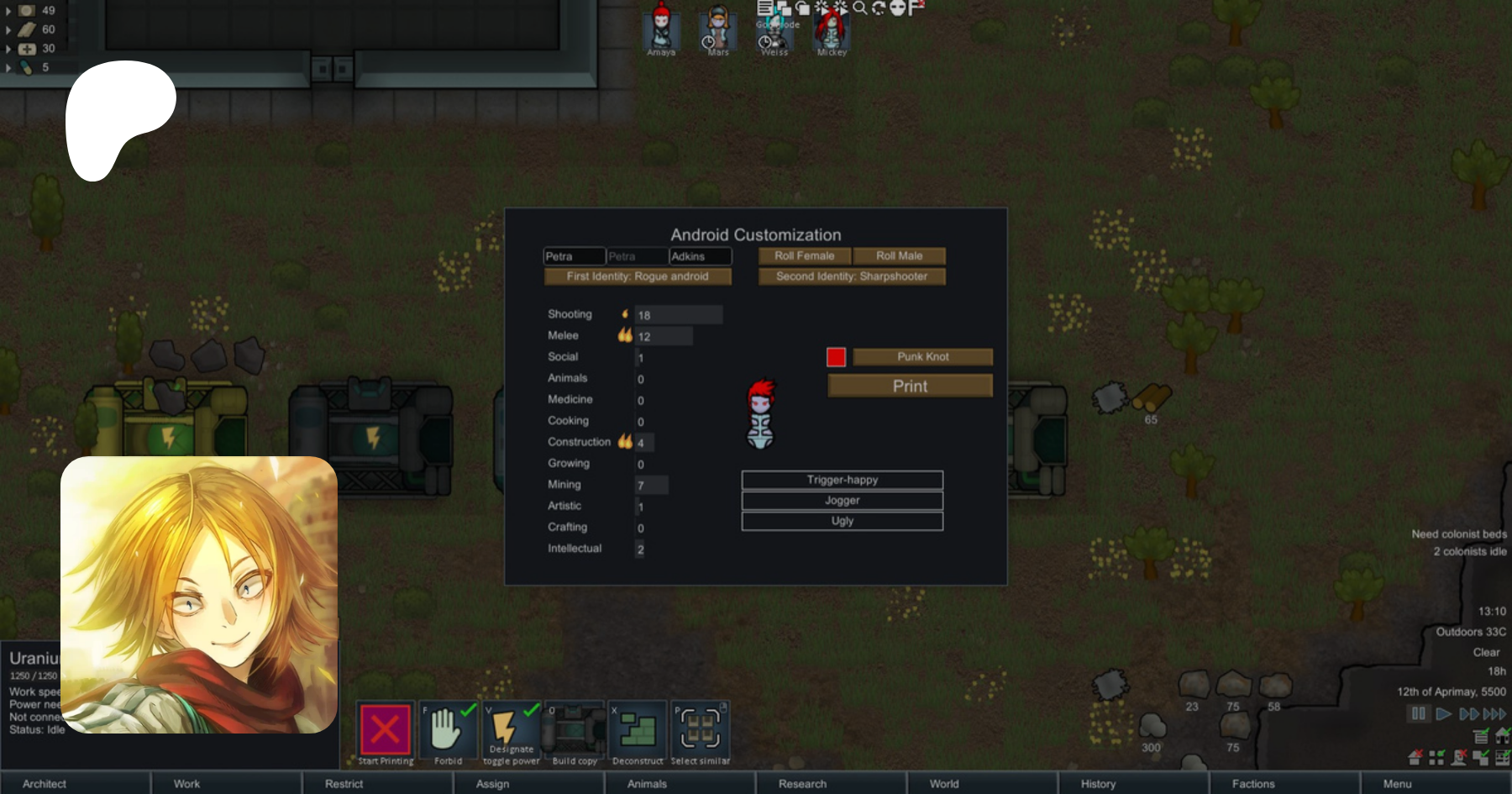Change Second Identity: Sharpshooter

(x=851, y=276)
